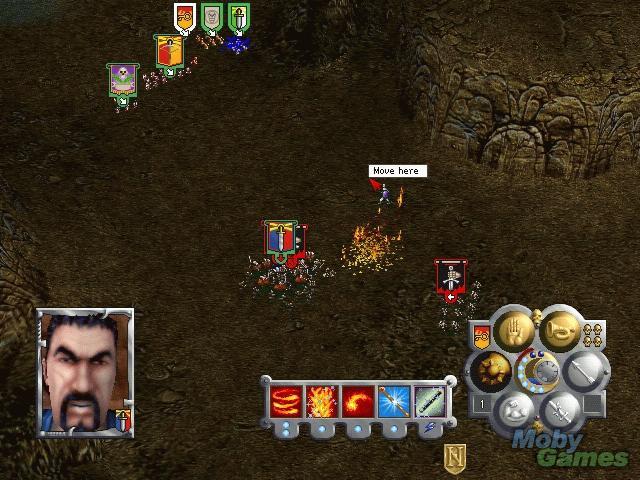The height and width of the screenshot is (480, 640).
Task: Target the black enemy sword banner
Action: point(450,276)
